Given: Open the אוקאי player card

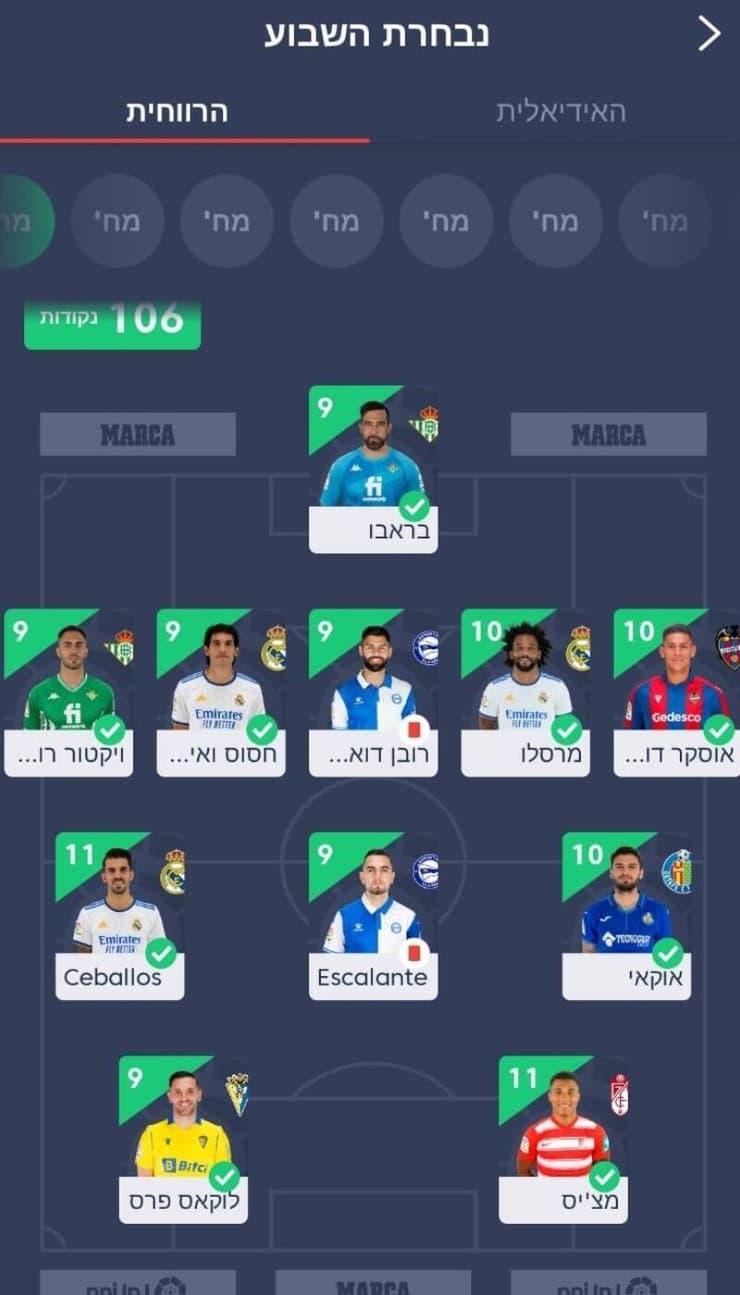Looking at the screenshot, I should point(626,915).
